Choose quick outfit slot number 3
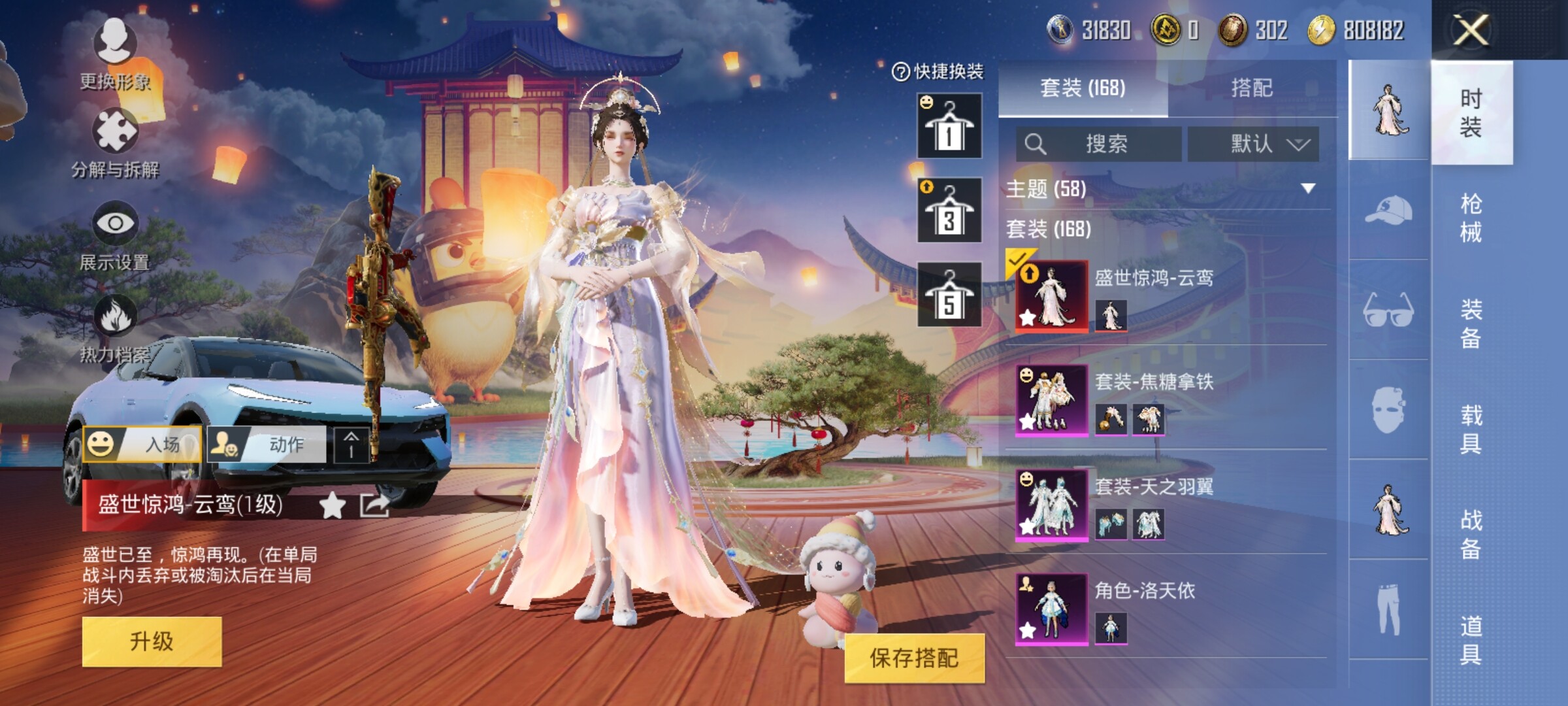 tap(949, 210)
